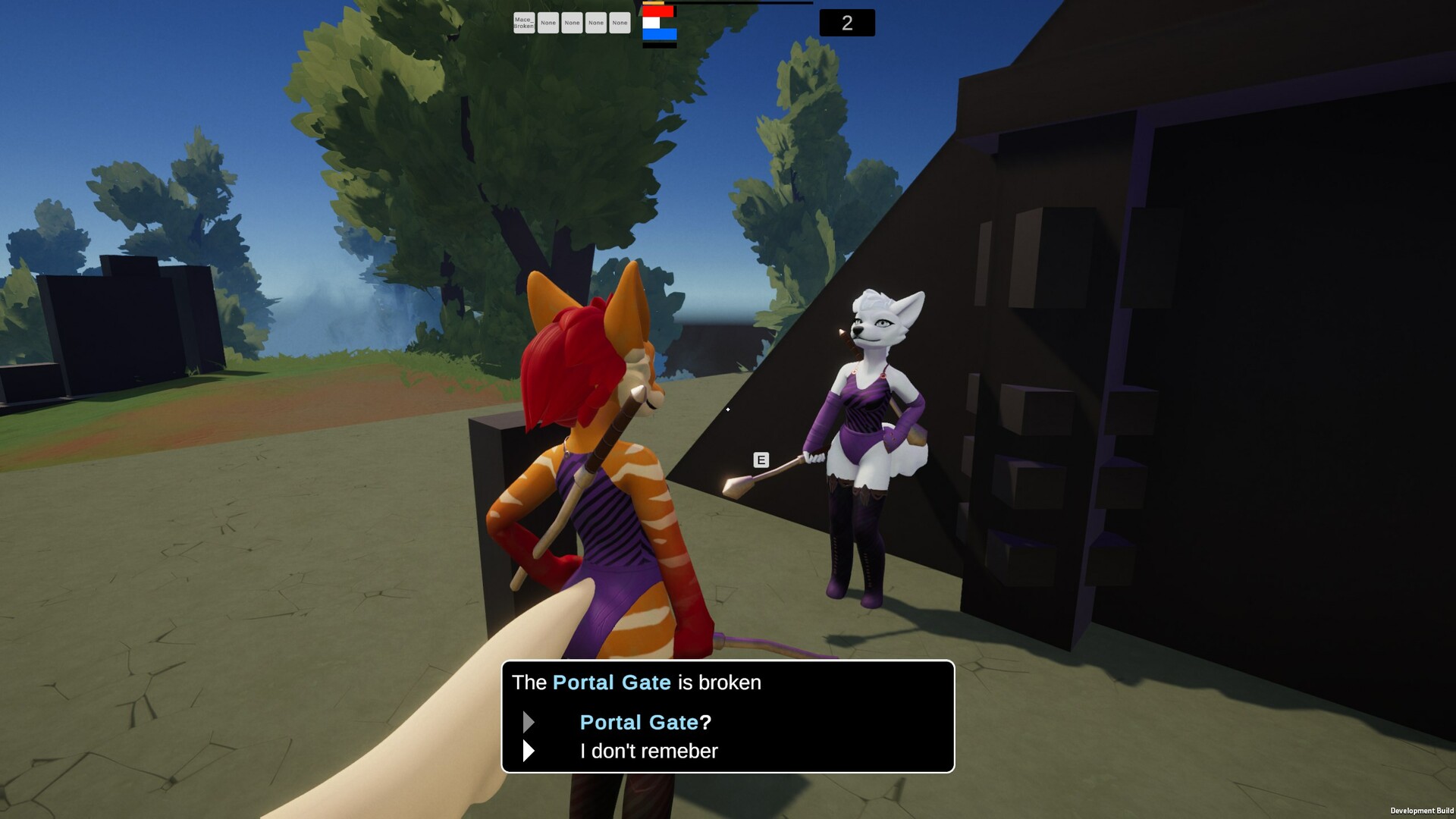Click the fourth None hotbar slot

click(620, 23)
